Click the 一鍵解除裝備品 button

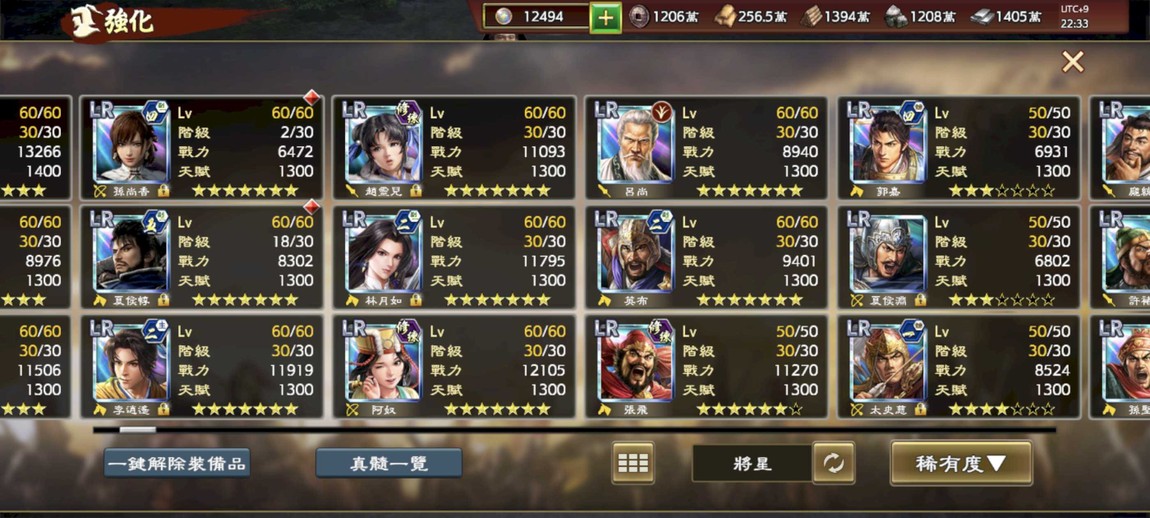177,463
